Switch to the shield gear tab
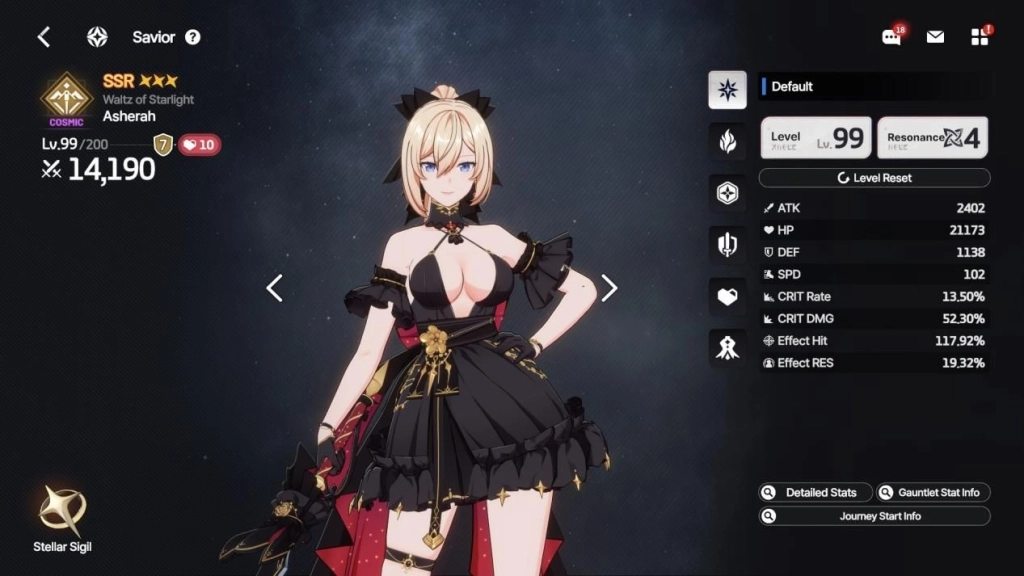Image resolution: width=1024 pixels, height=576 pixels. point(727,244)
